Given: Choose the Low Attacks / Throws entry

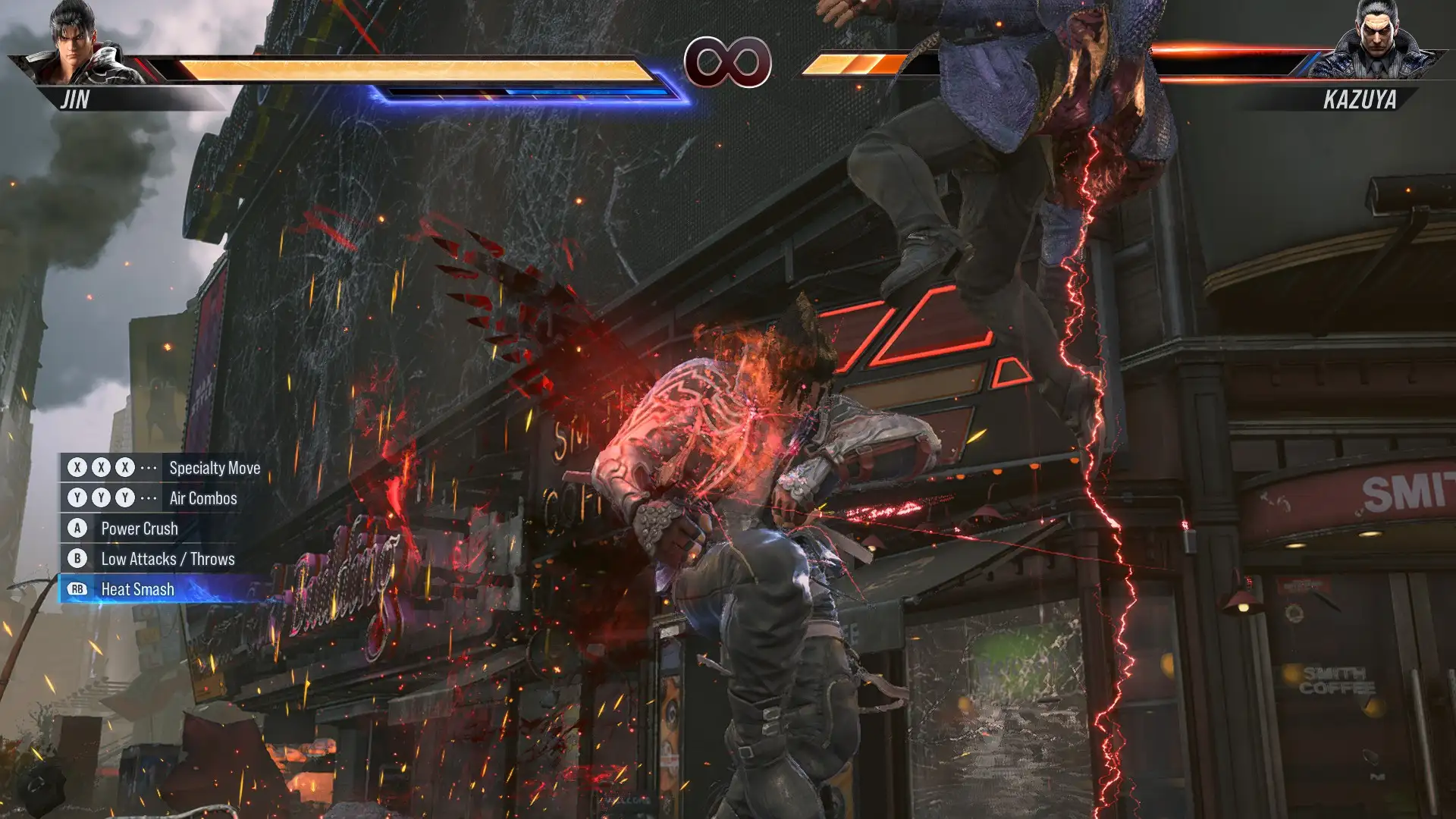Looking at the screenshot, I should point(168,559).
